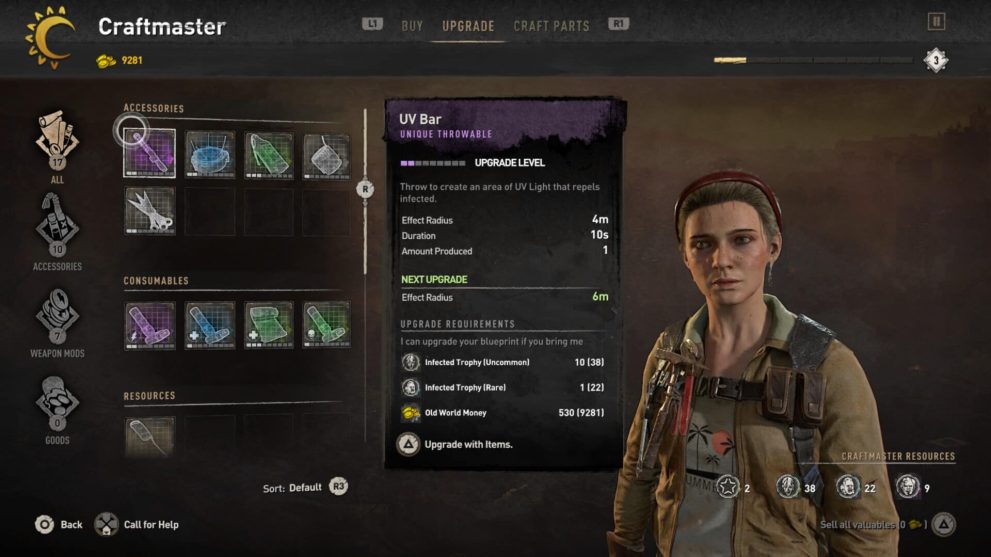Select the blueprint under Resources
The width and height of the screenshot is (991, 557).
click(150, 436)
